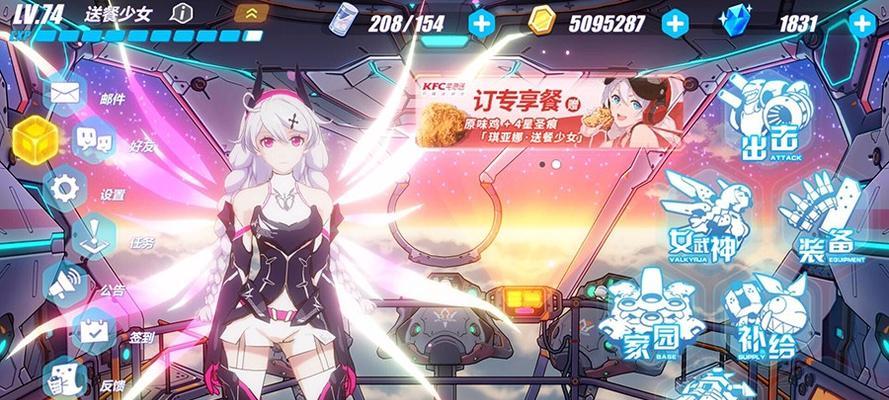
Task: Show 公告 announcements megaphone
Action: [66, 283]
